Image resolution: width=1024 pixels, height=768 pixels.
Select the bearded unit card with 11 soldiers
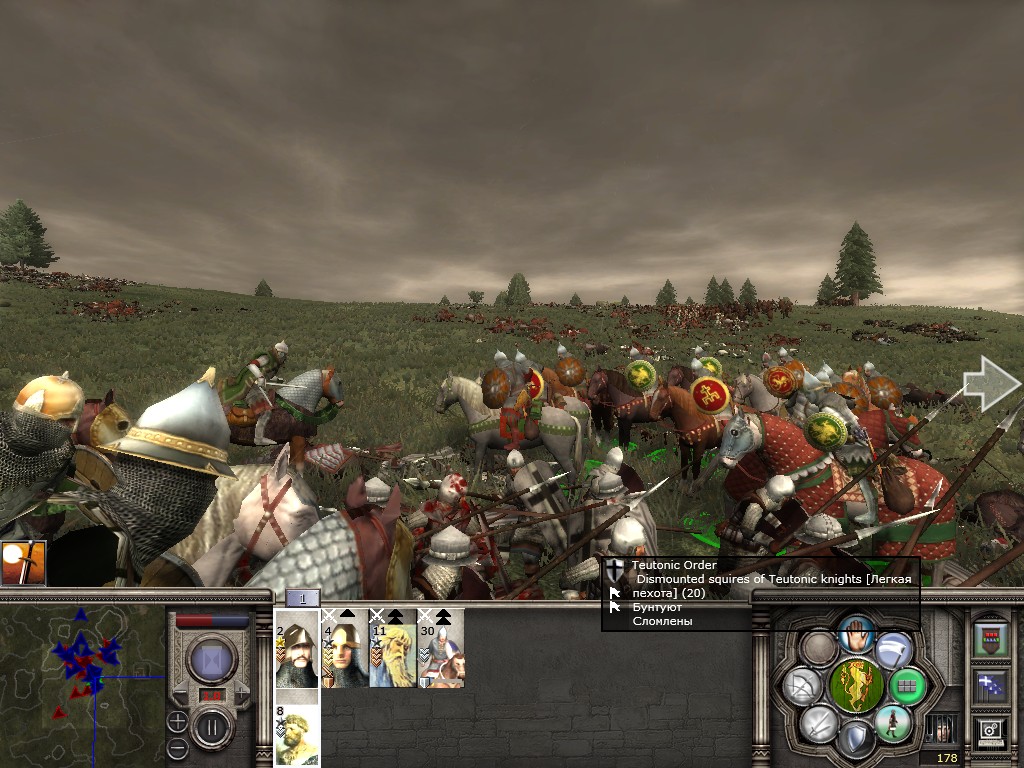(x=393, y=649)
